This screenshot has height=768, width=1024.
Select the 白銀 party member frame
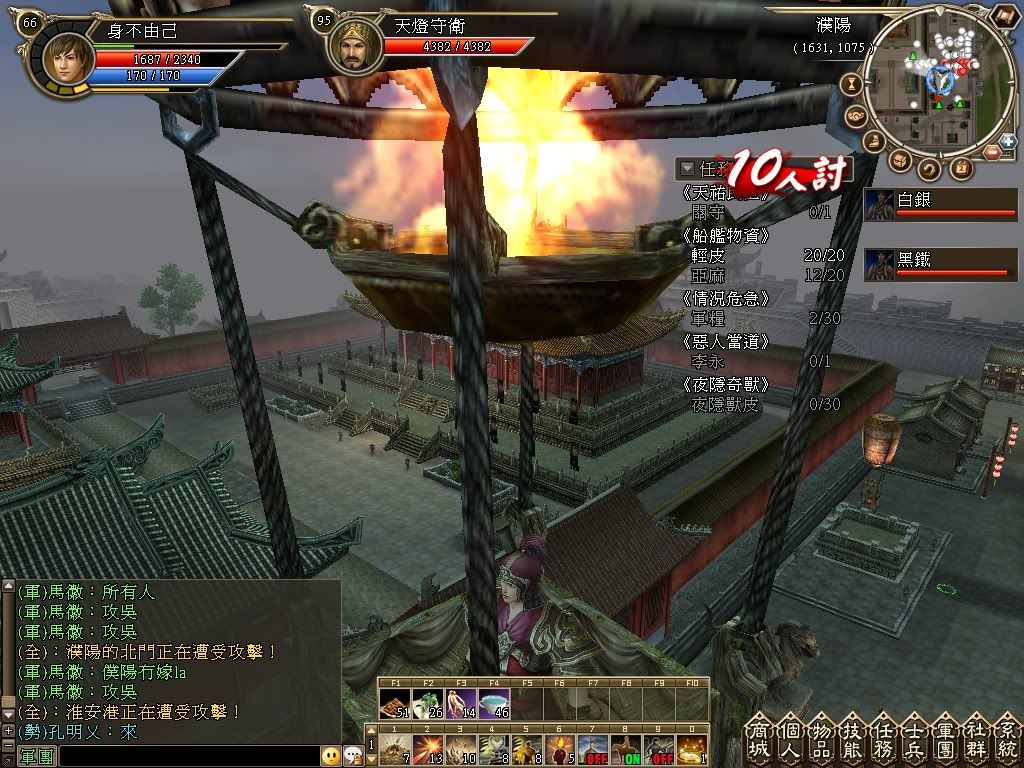pyautogui.click(x=940, y=204)
